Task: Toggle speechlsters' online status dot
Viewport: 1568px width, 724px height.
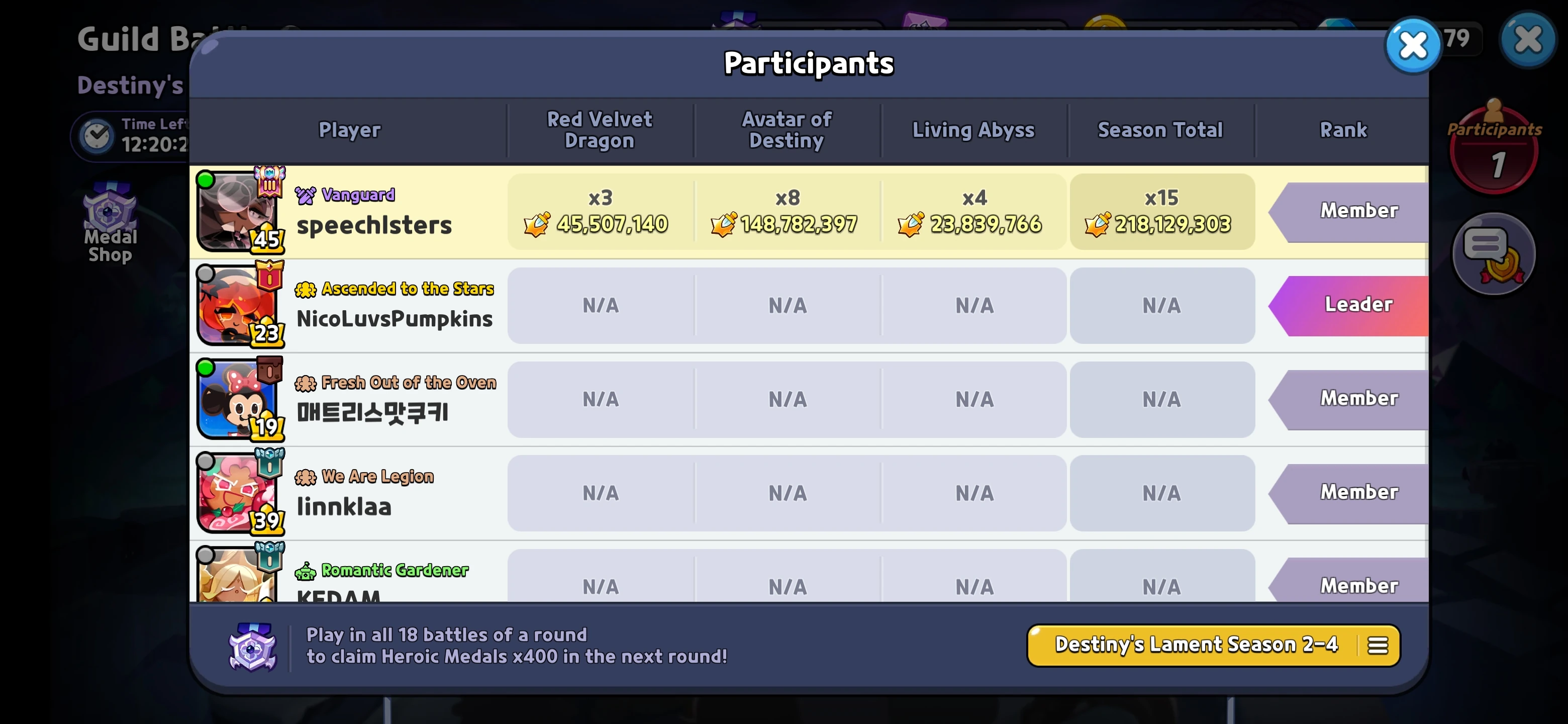Action: [205, 180]
